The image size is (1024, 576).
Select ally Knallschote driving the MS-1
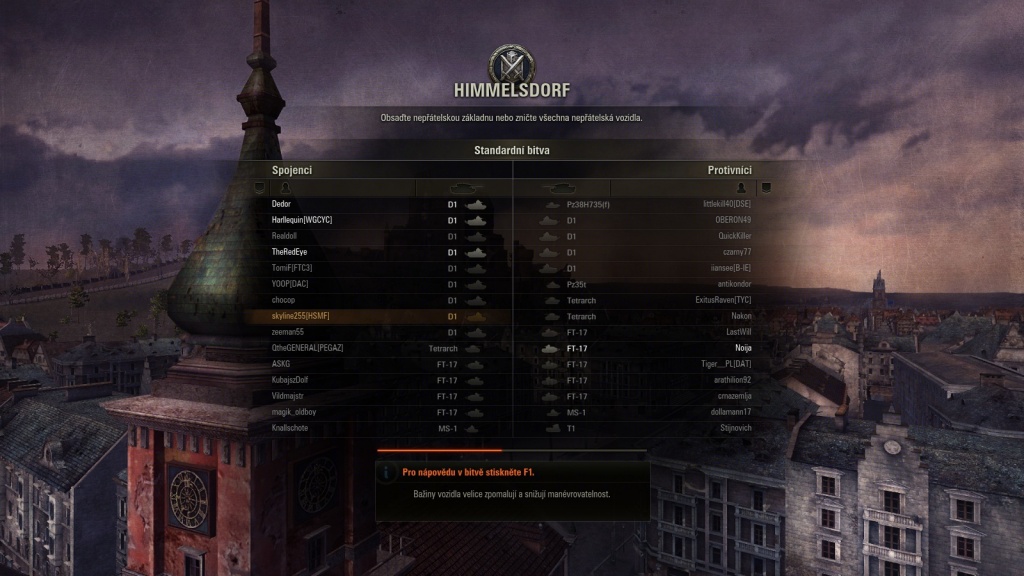tap(292, 428)
